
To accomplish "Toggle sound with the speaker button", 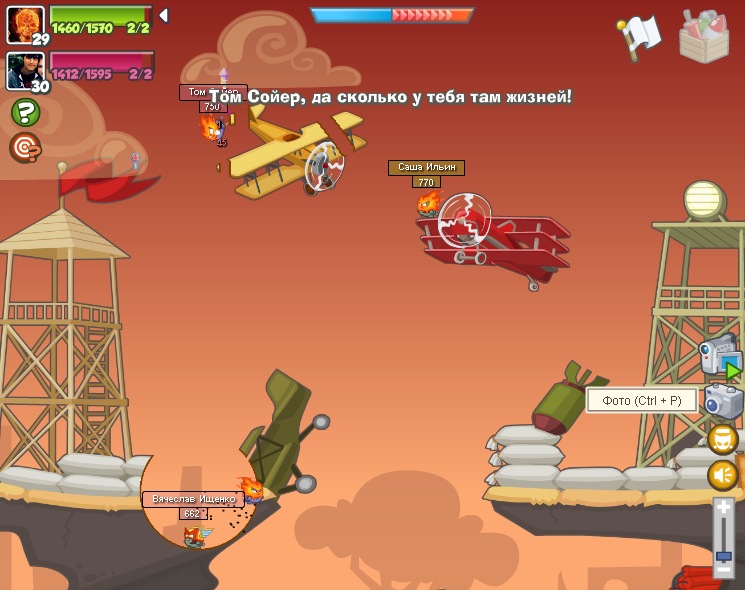I will pyautogui.click(x=723, y=475).
